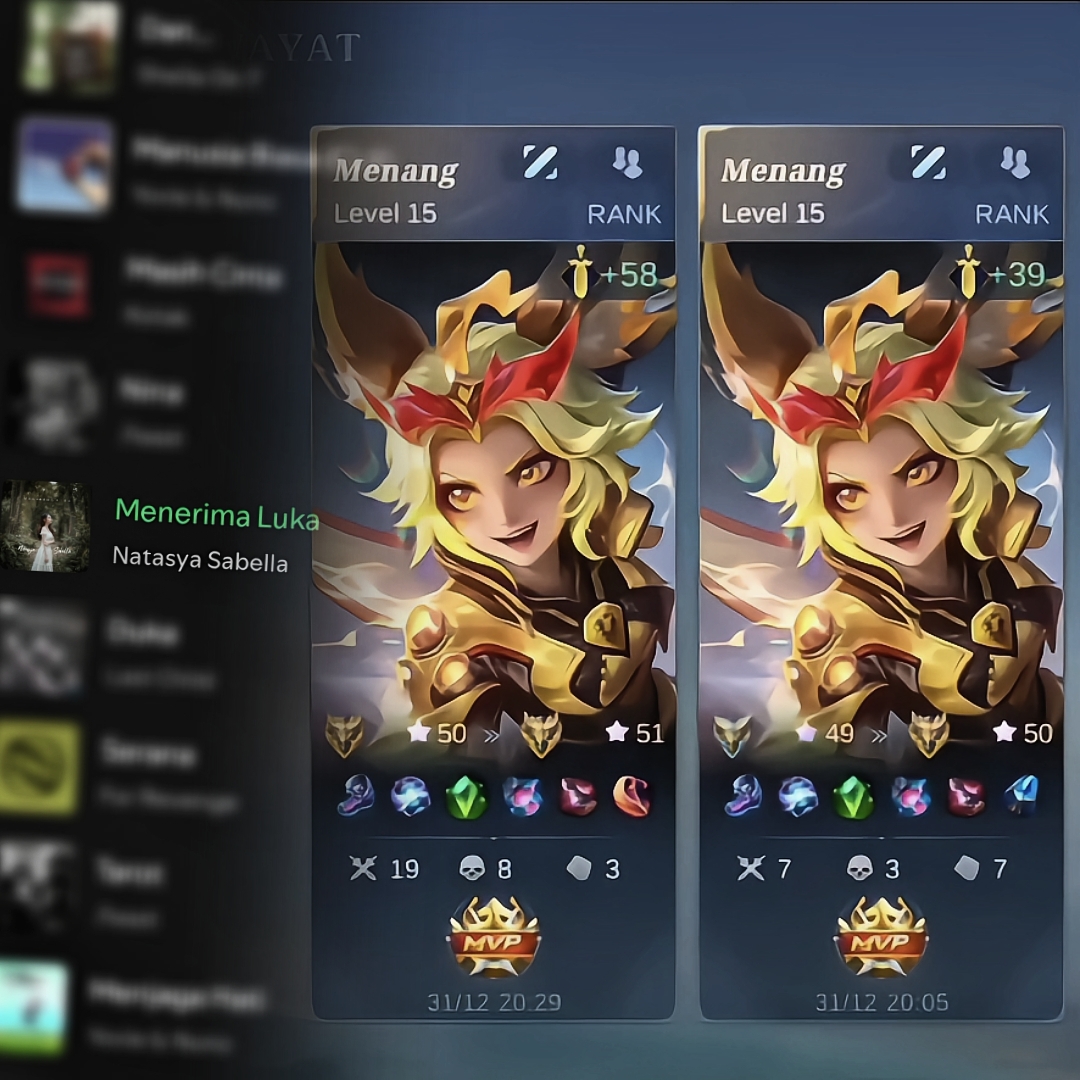Tap the orange crescent item icon
The height and width of the screenshot is (1080, 1080).
(631, 796)
